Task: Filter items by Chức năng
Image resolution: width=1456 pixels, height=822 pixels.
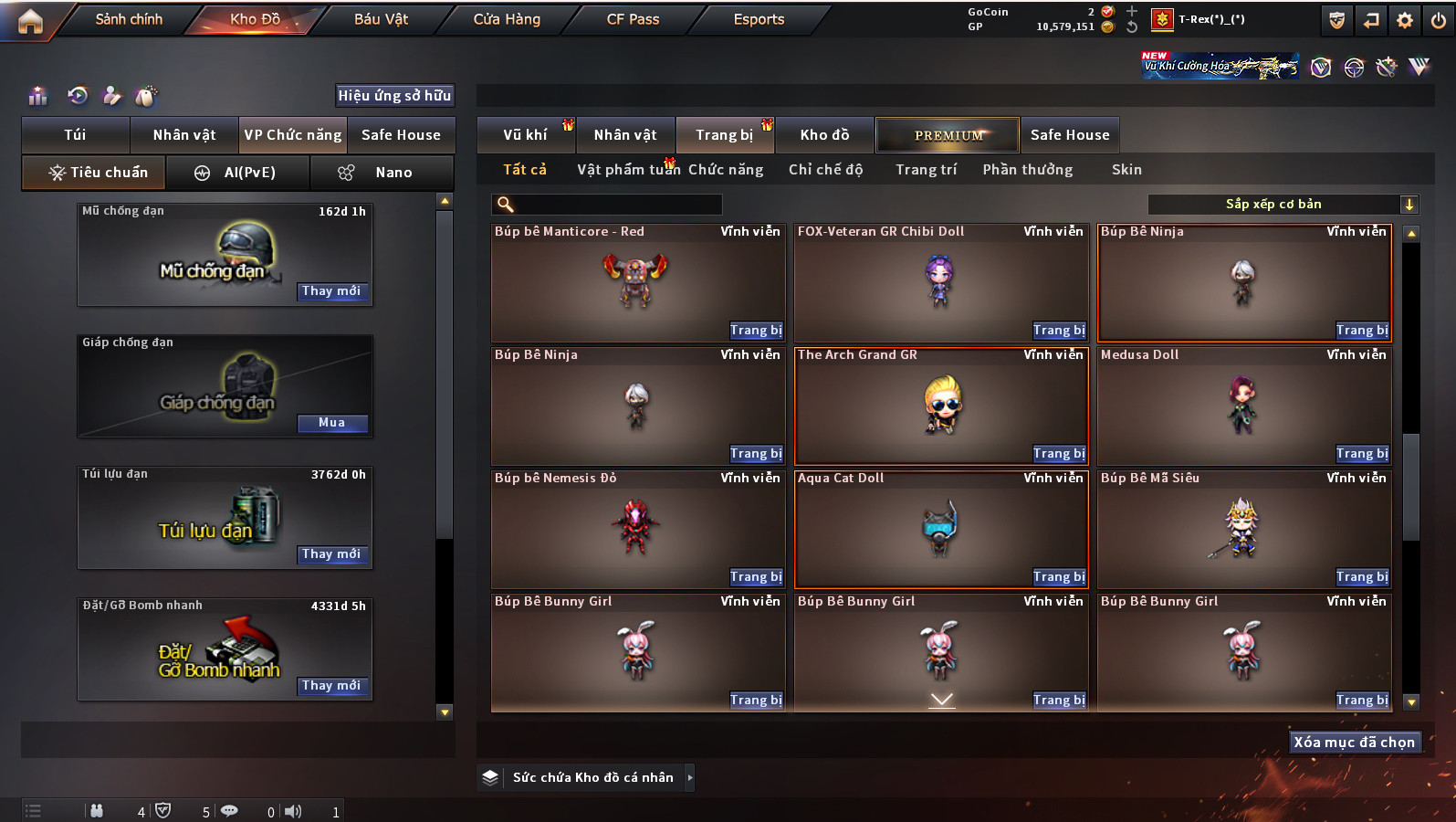Action: click(x=726, y=170)
